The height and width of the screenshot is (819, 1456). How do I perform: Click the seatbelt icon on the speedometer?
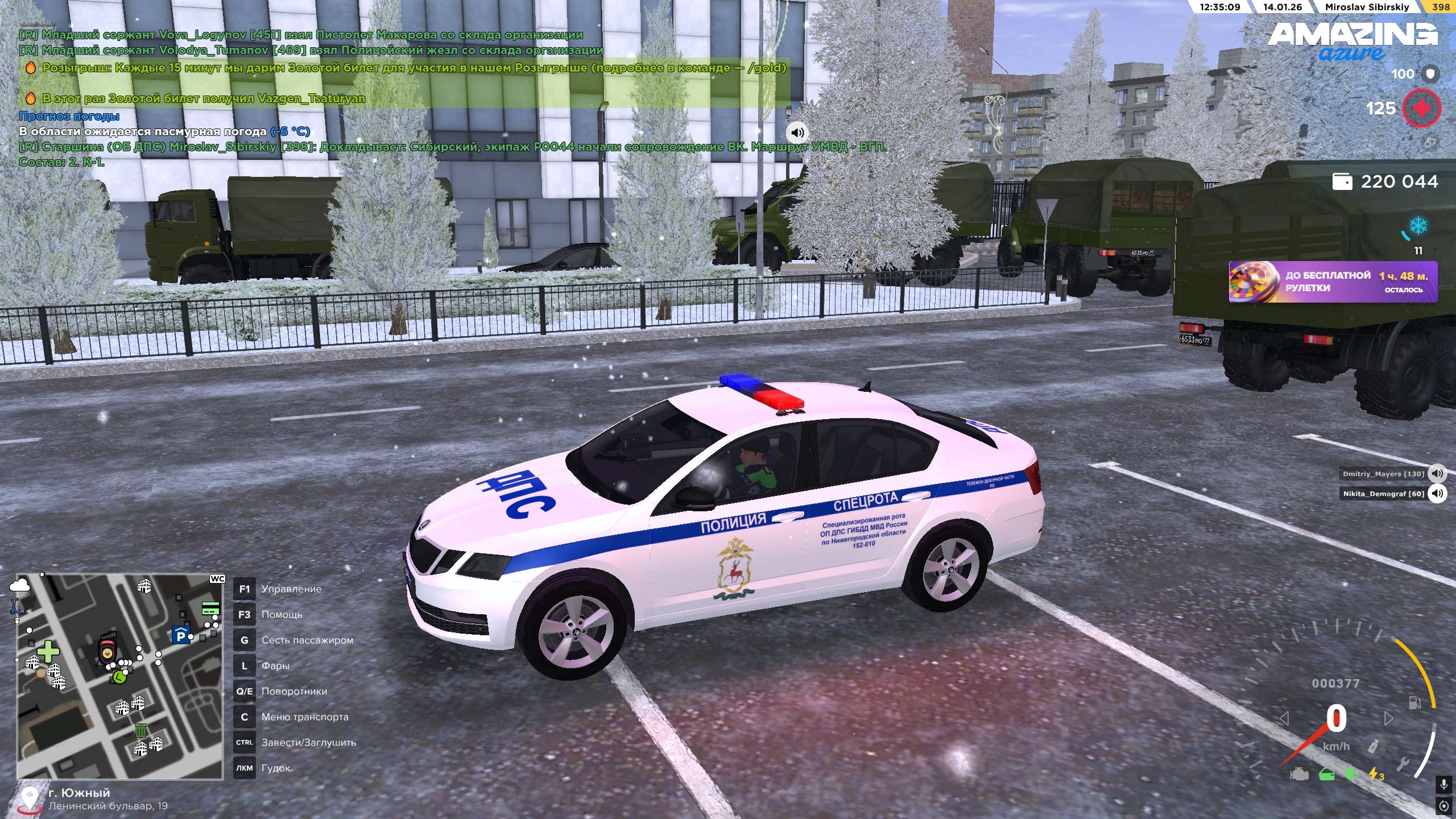coord(1374,746)
